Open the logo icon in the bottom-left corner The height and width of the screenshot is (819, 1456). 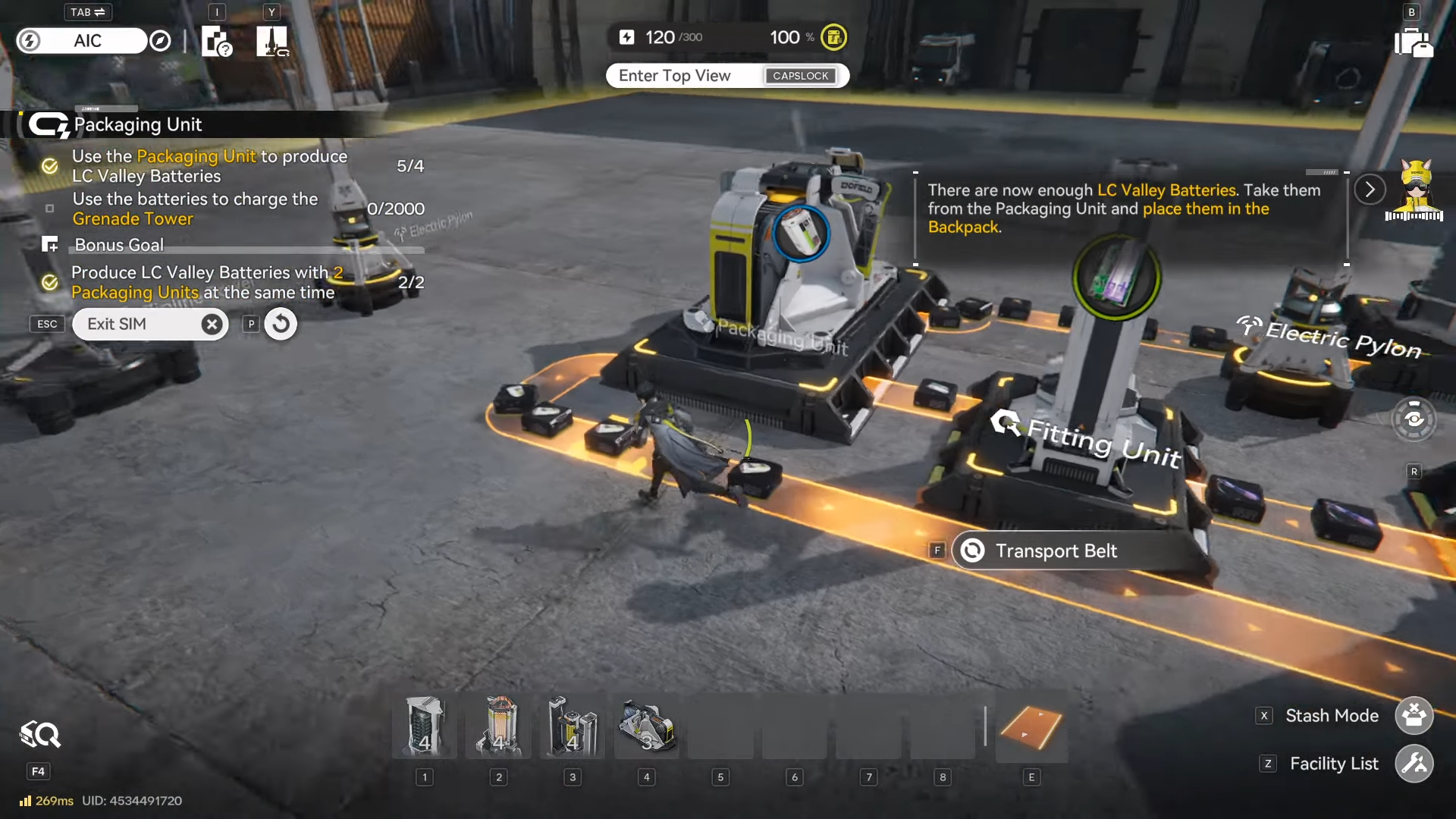pos(39,735)
